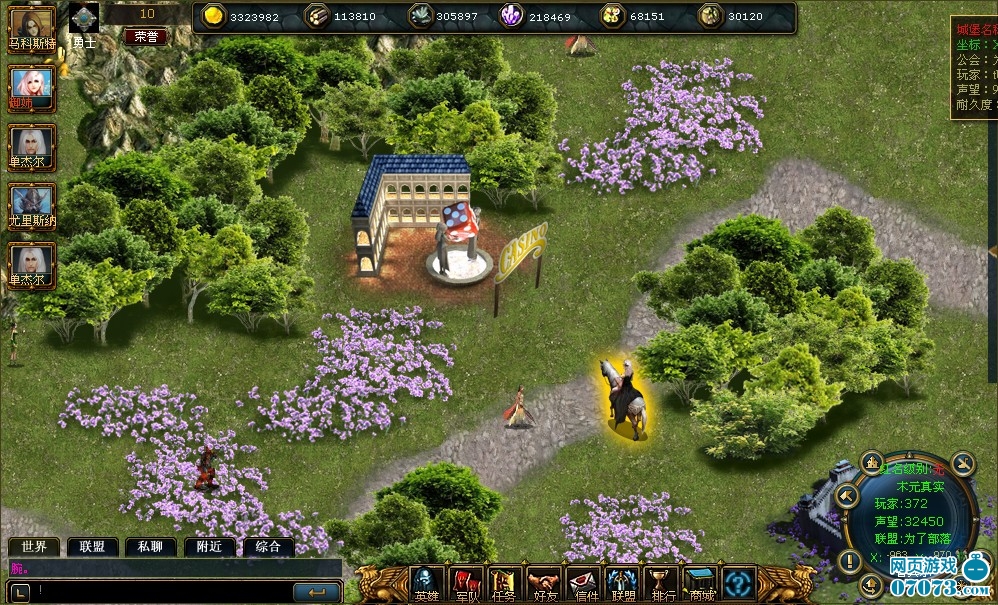Choose the 附近 nearby chat tab
This screenshot has height=605, width=998.
click(209, 547)
